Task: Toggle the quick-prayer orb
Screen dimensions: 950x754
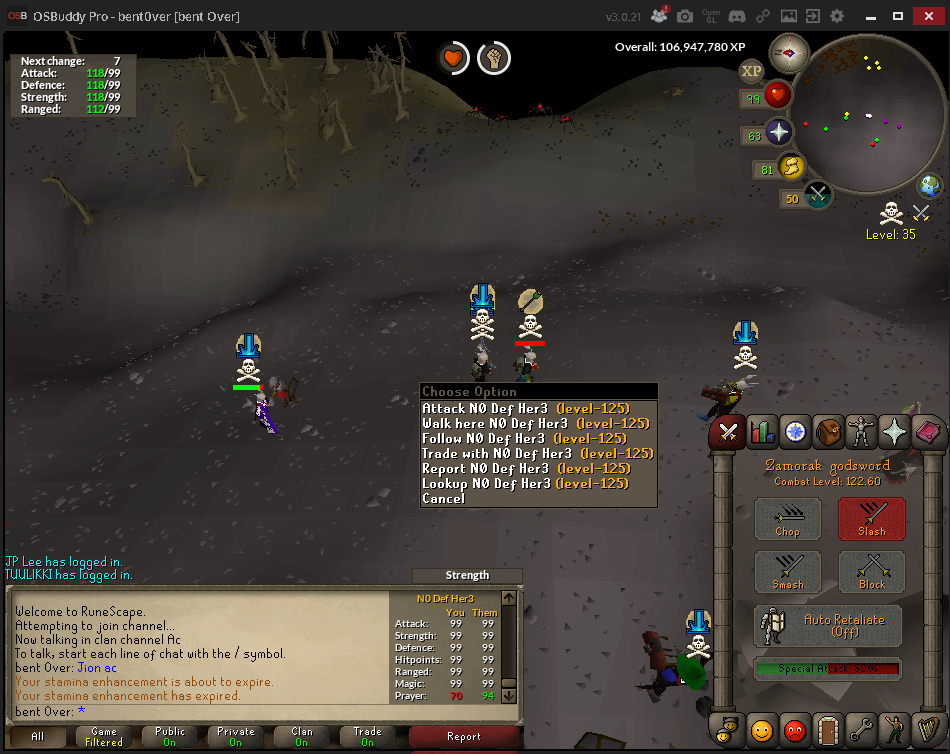Action: click(778, 133)
